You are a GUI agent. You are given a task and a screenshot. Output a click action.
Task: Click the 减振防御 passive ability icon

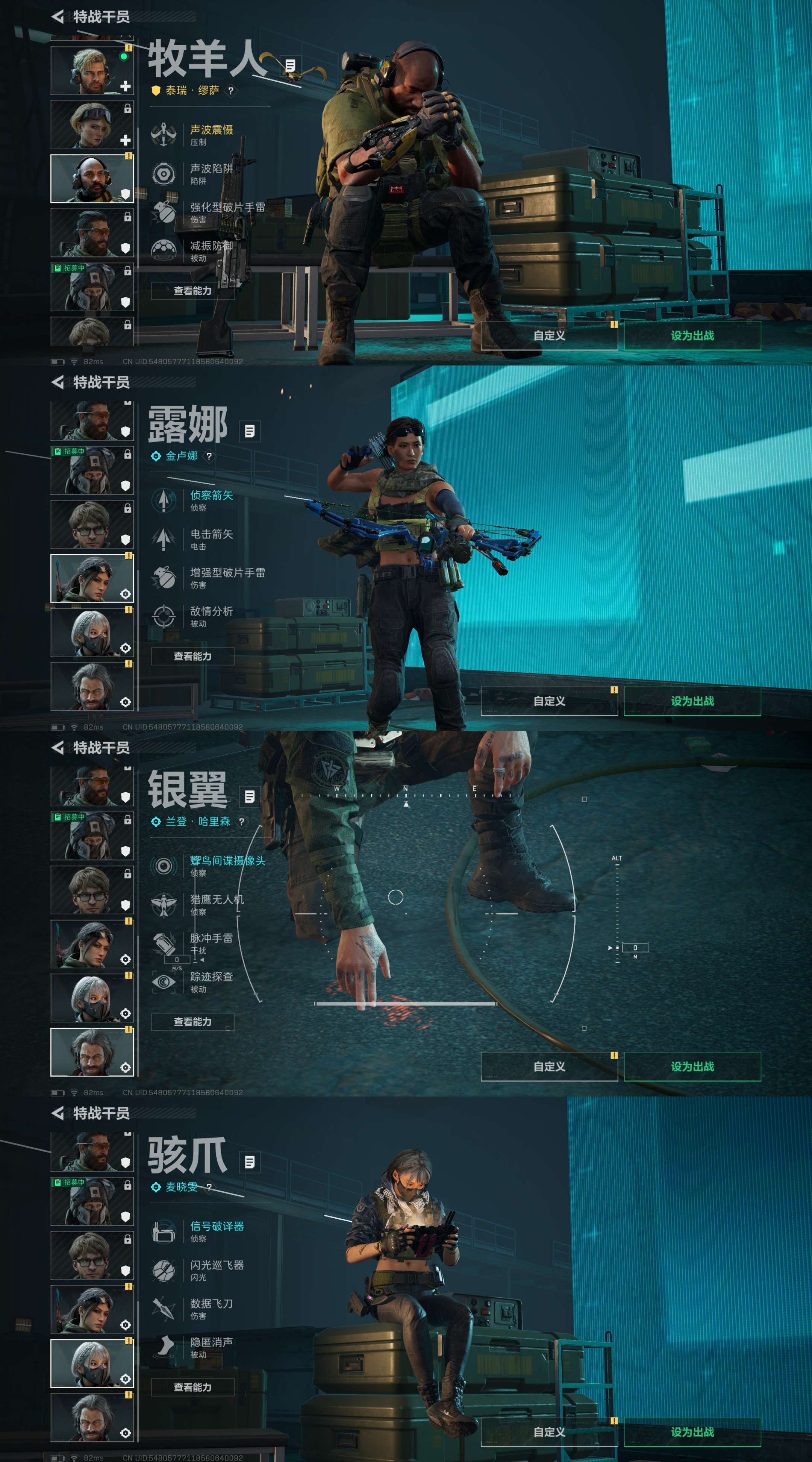click(x=165, y=250)
